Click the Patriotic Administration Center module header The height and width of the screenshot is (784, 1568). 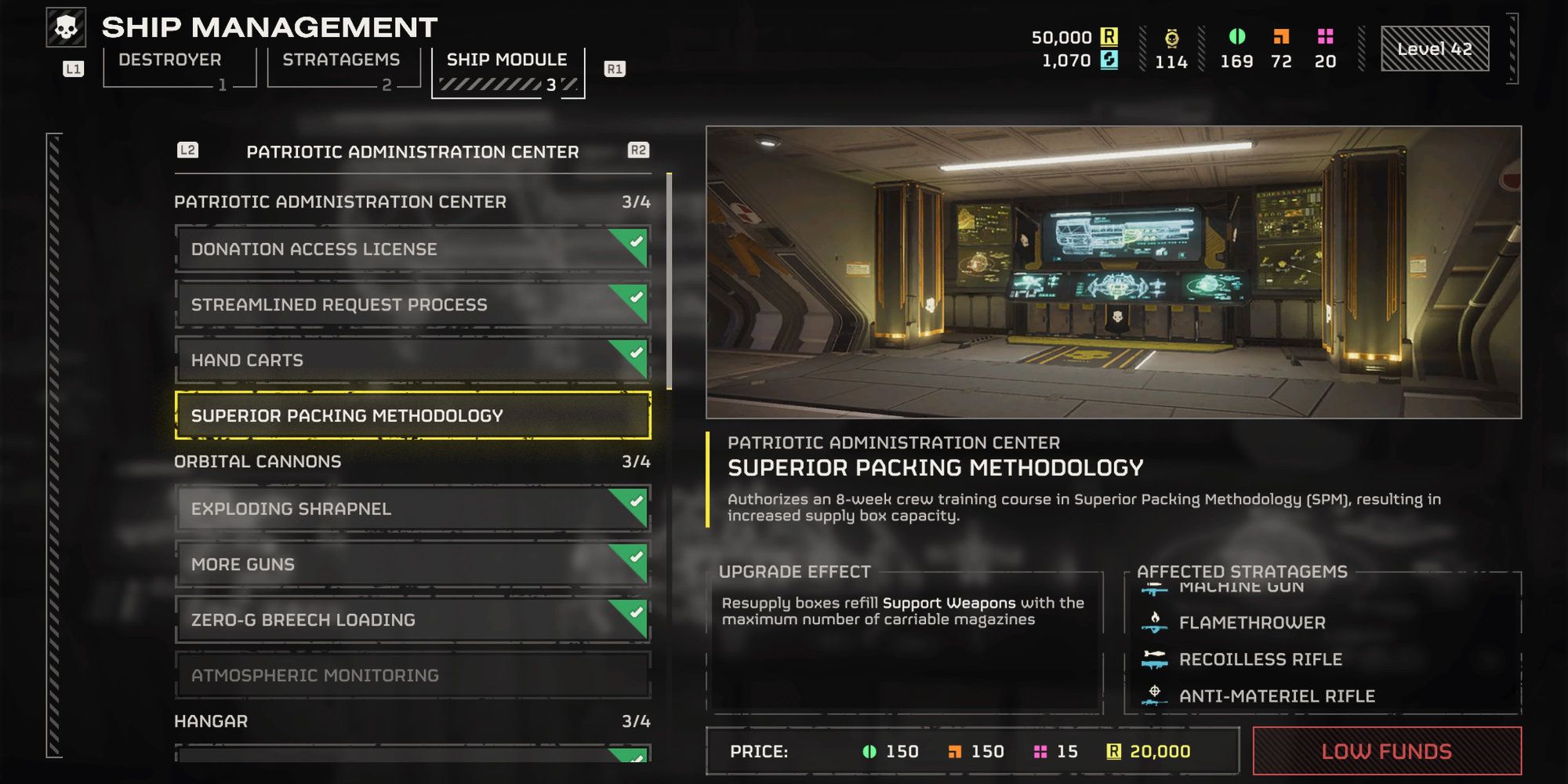coord(412,152)
